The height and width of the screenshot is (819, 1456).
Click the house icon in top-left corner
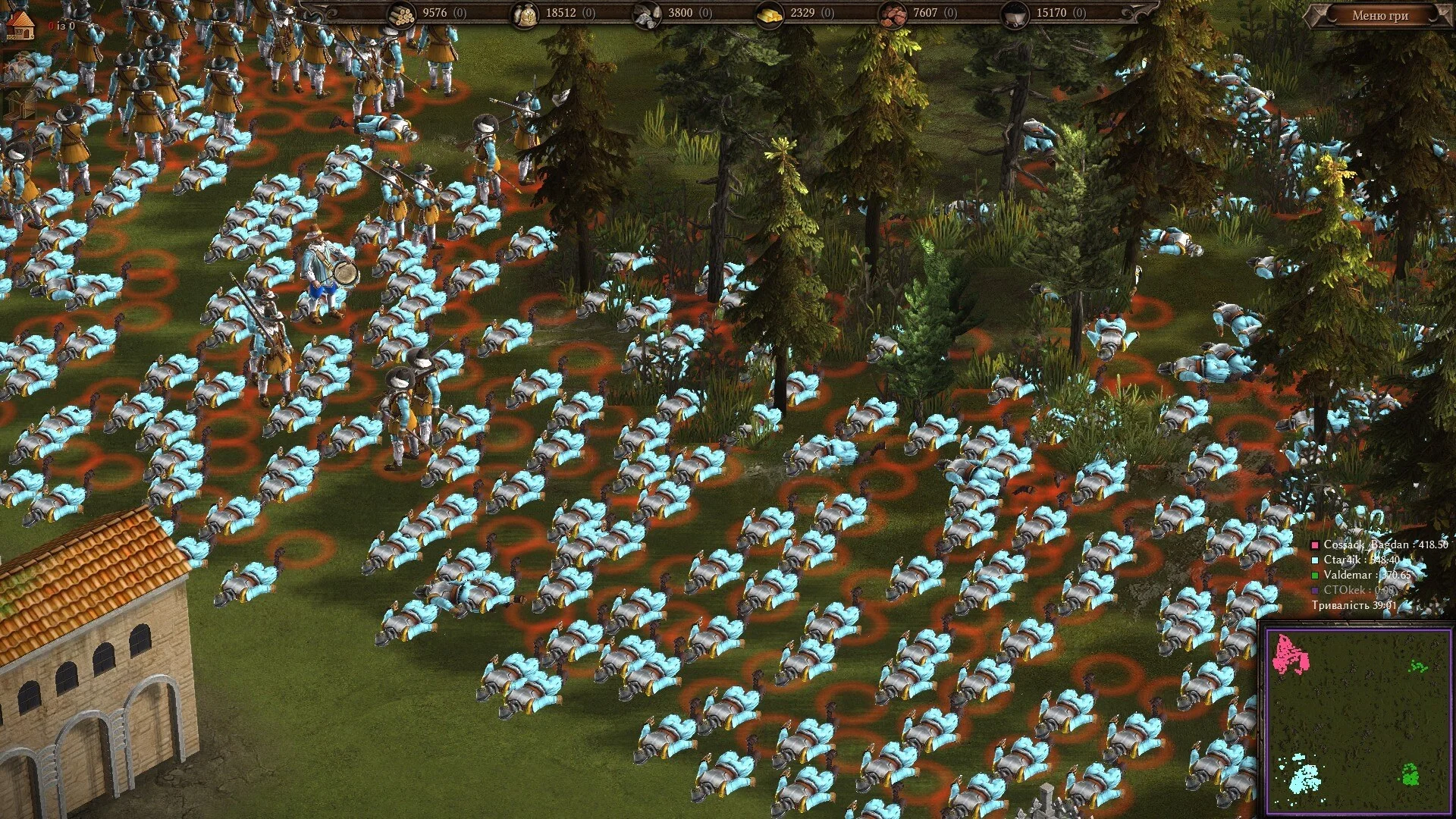point(20,25)
